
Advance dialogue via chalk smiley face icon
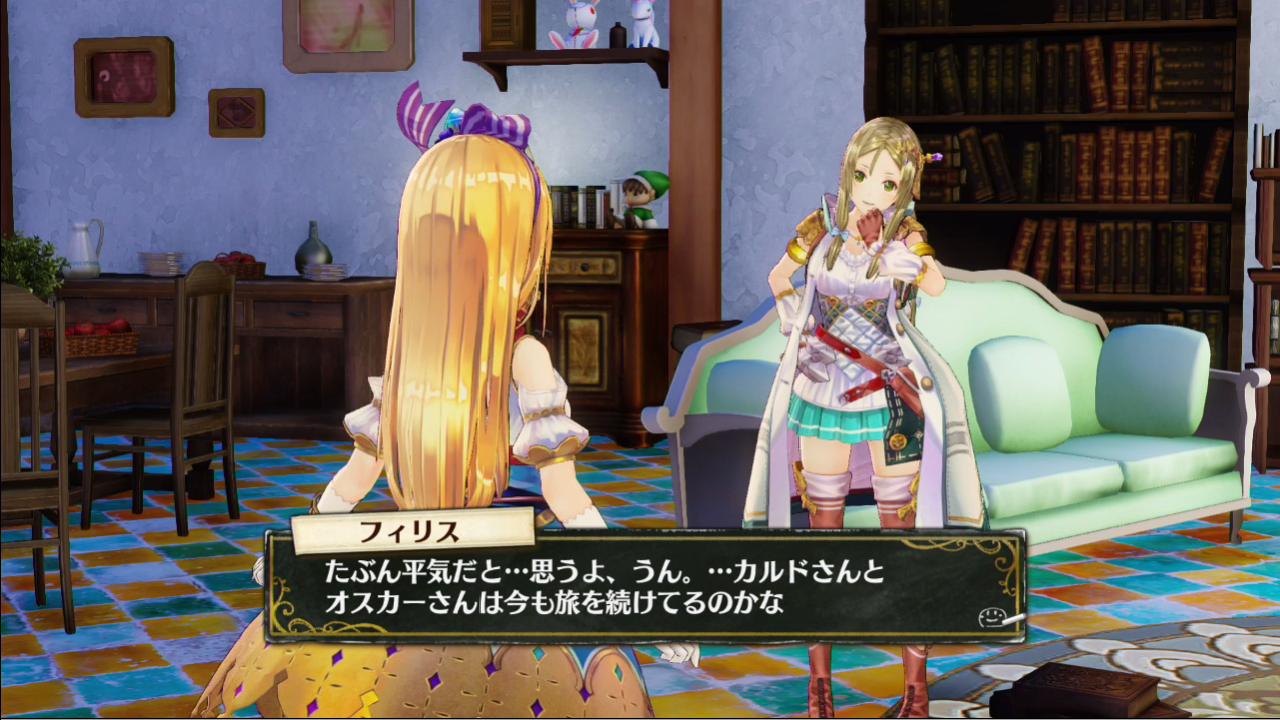pyautogui.click(x=991, y=617)
